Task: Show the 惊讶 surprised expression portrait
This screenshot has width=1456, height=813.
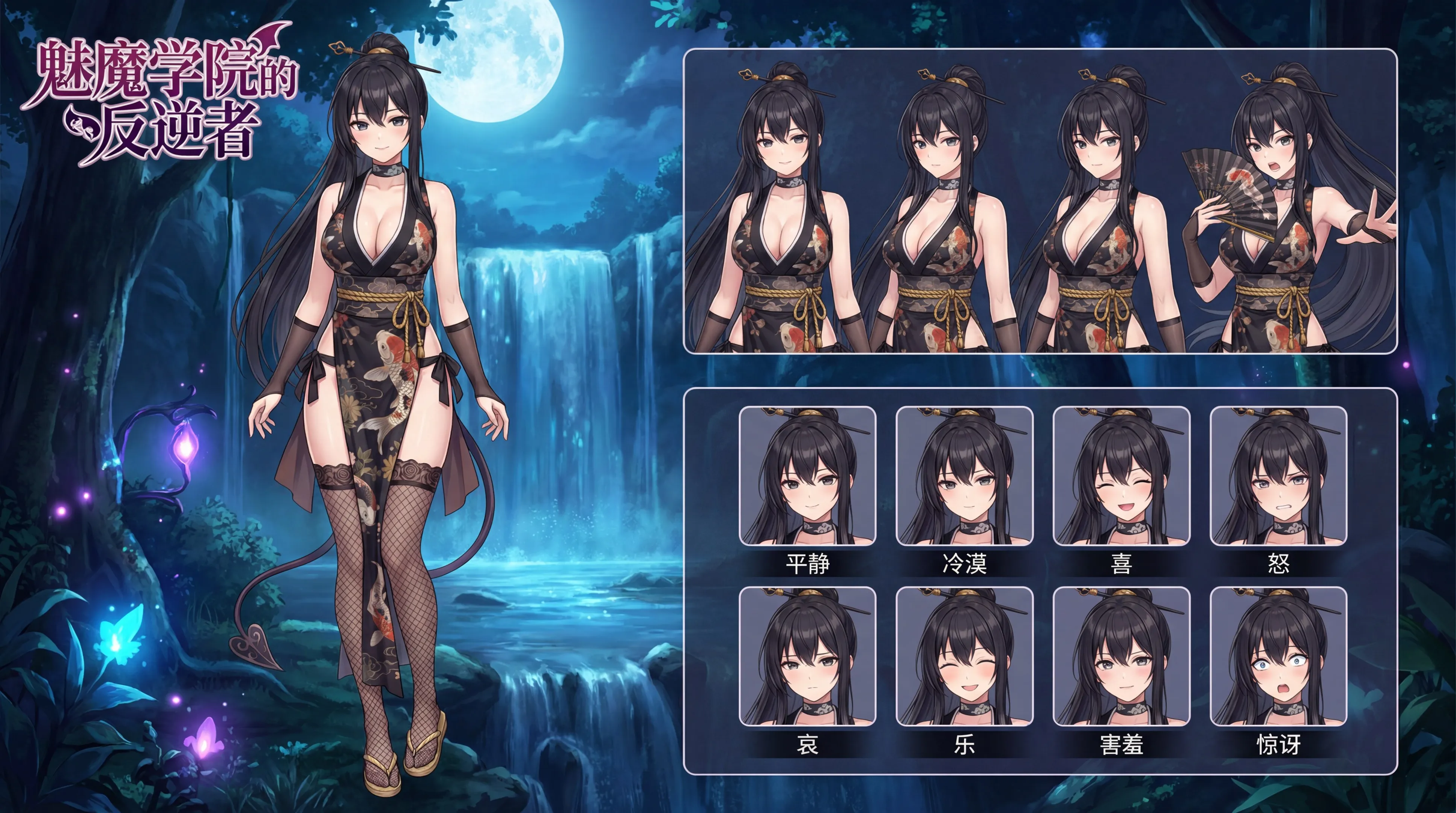Action: 1278,656
